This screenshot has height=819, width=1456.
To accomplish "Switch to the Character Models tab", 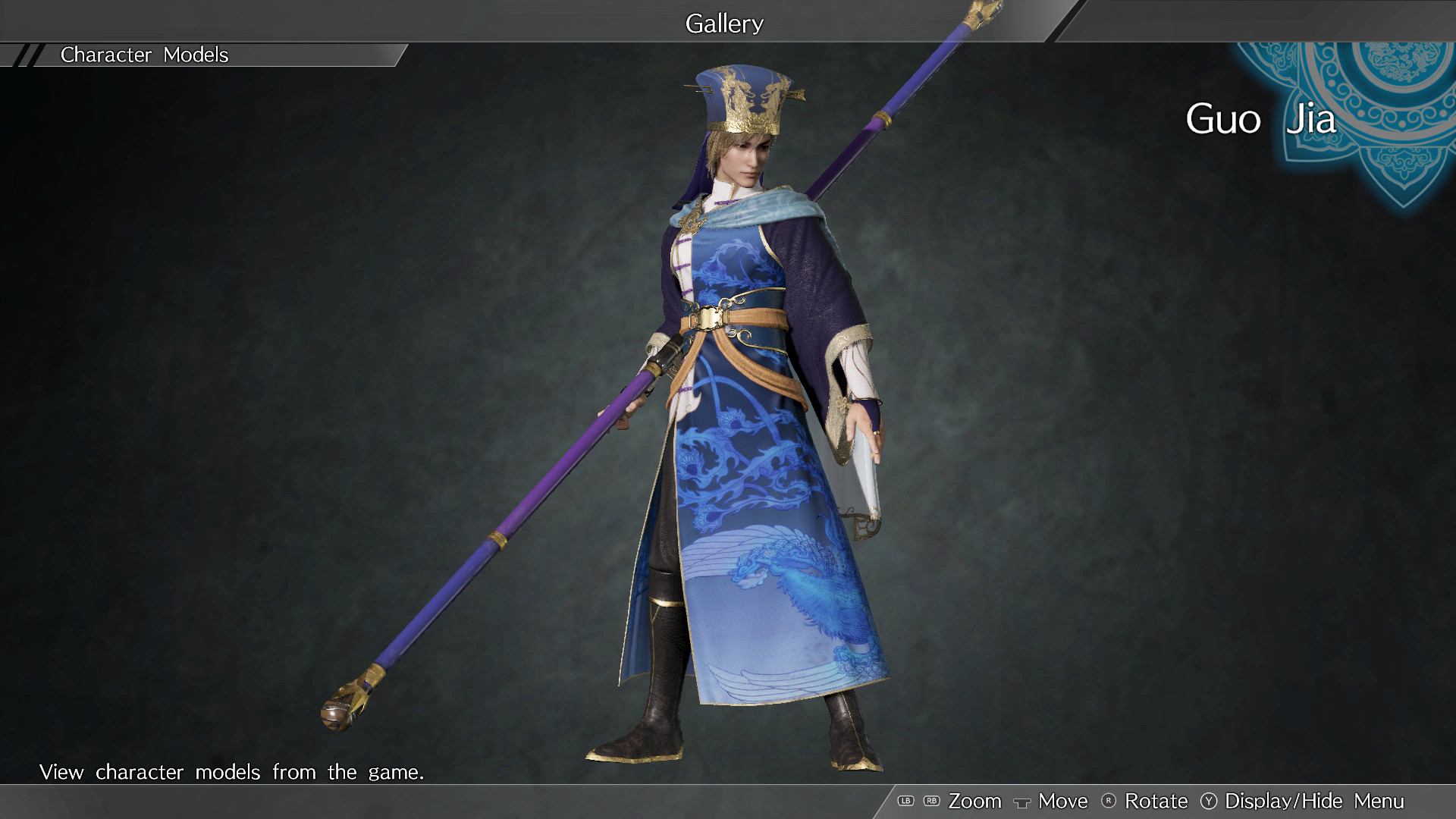I will [146, 55].
